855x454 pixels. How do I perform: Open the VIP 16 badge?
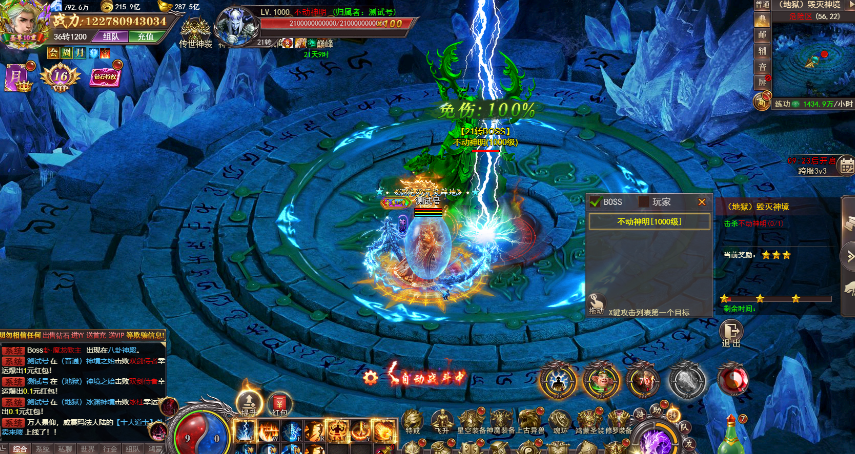(61, 76)
